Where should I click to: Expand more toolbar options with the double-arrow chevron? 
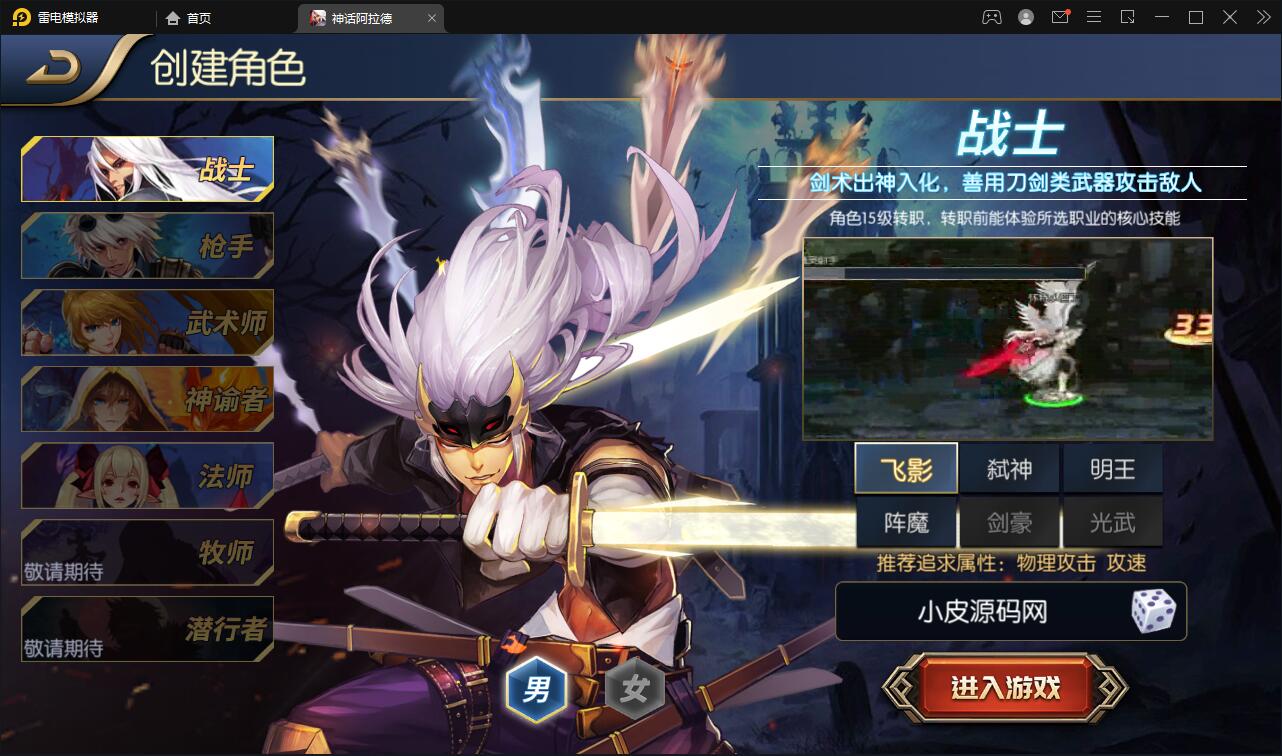[1262, 17]
